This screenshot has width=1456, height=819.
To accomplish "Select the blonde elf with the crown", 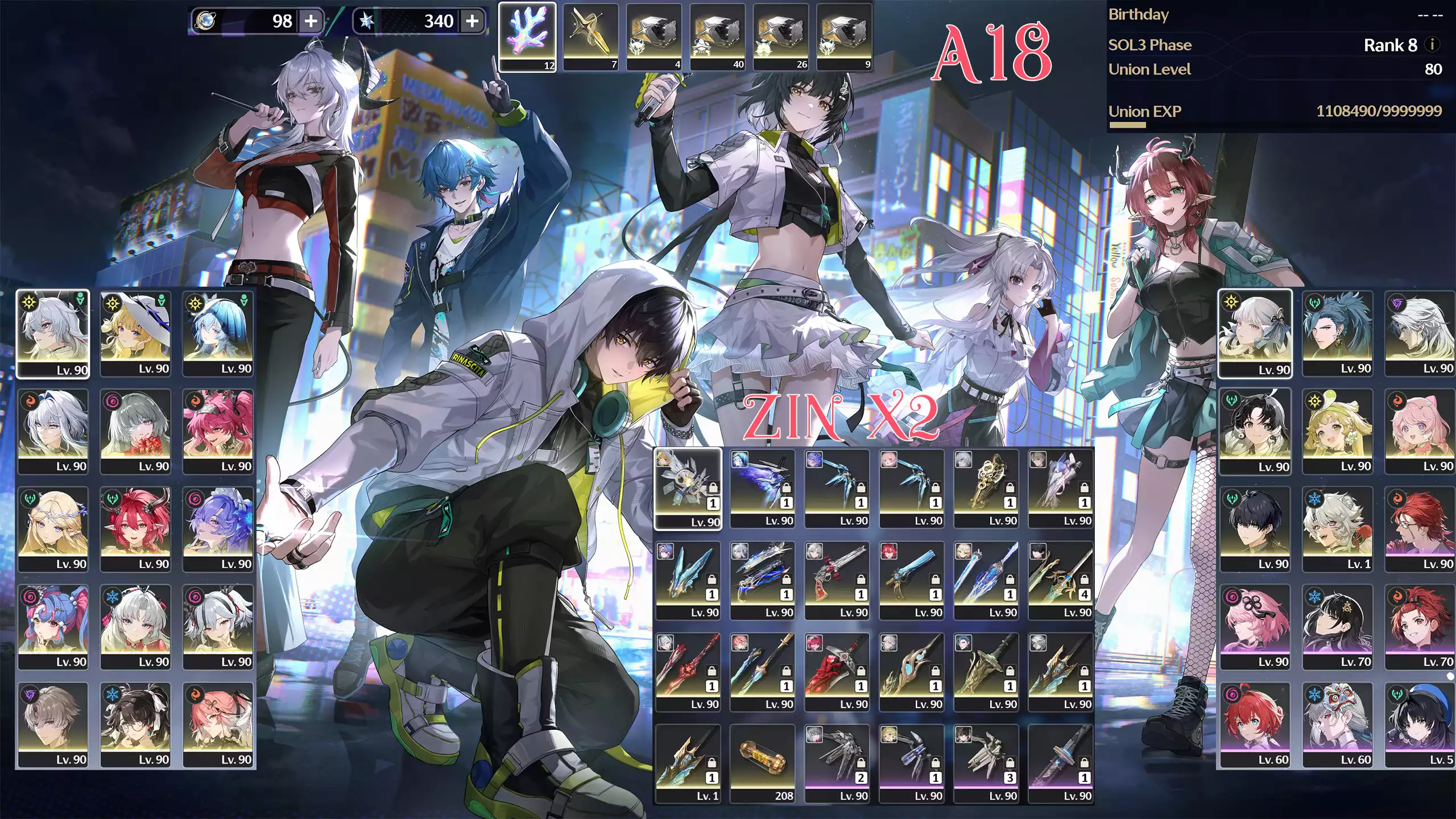I will click(53, 529).
